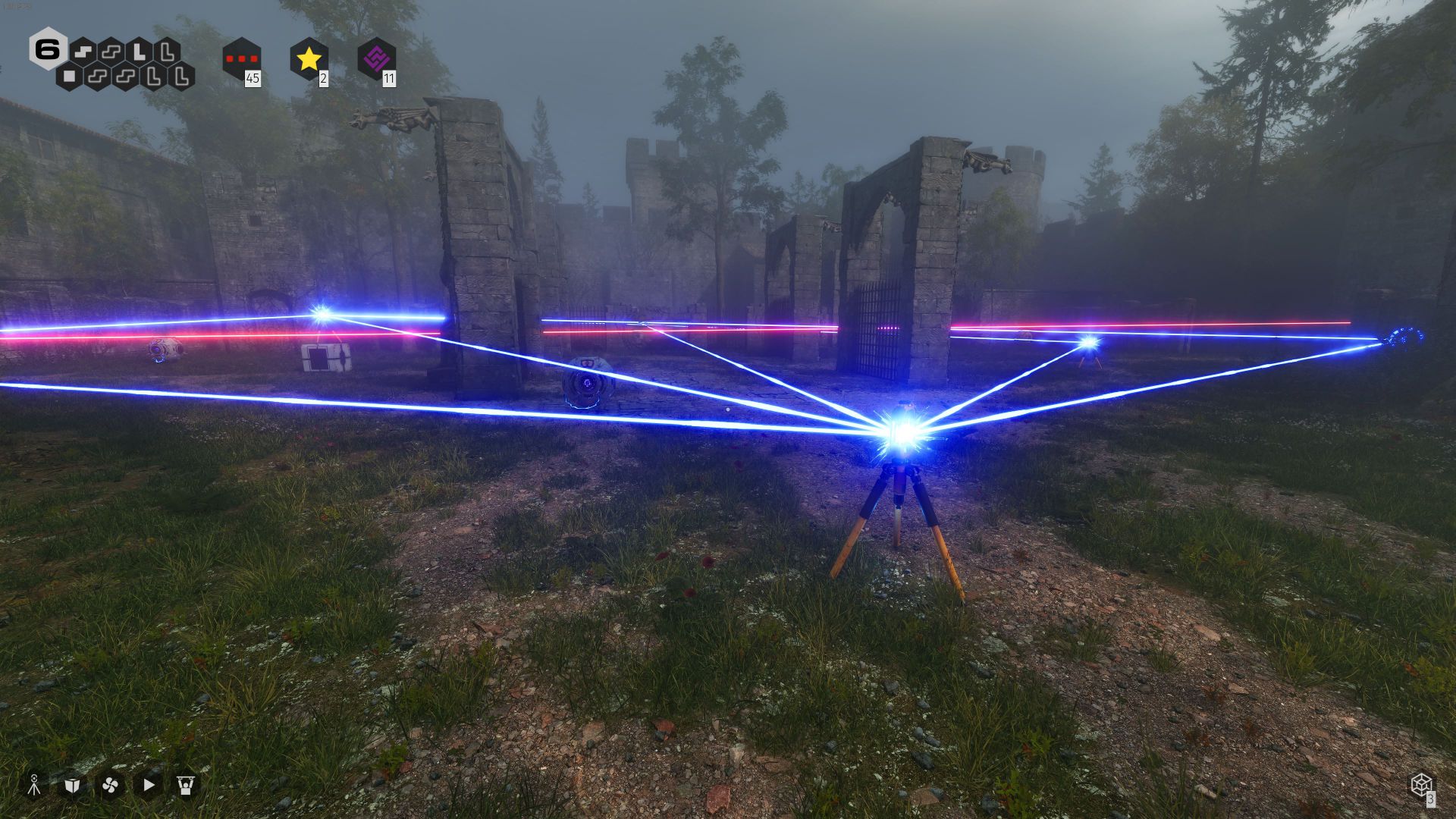Select the filled white S-shaped sigil

(84, 52)
